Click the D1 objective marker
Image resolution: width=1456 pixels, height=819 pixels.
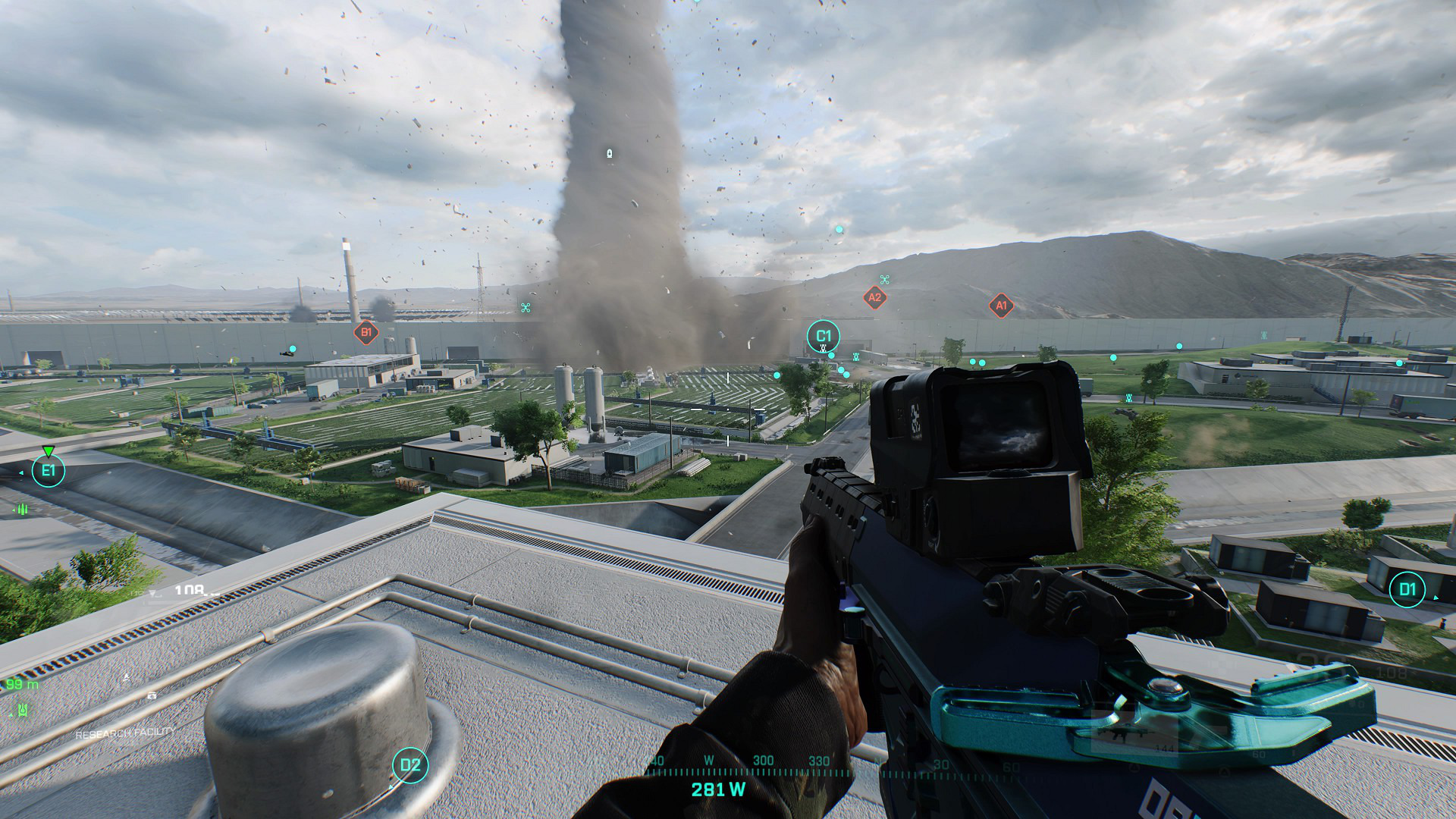(1407, 589)
